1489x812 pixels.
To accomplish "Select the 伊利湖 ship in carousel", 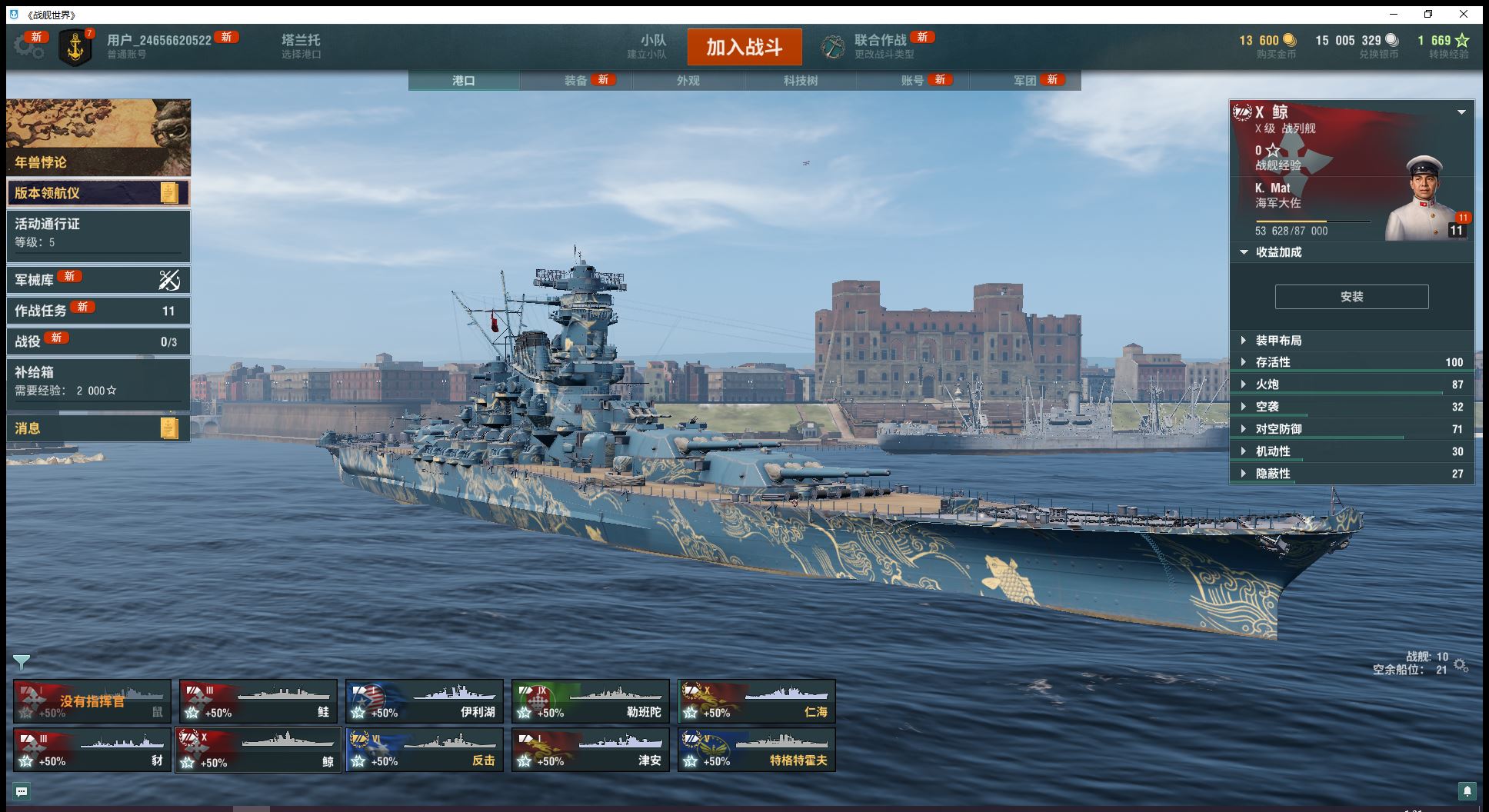I will pos(425,701).
